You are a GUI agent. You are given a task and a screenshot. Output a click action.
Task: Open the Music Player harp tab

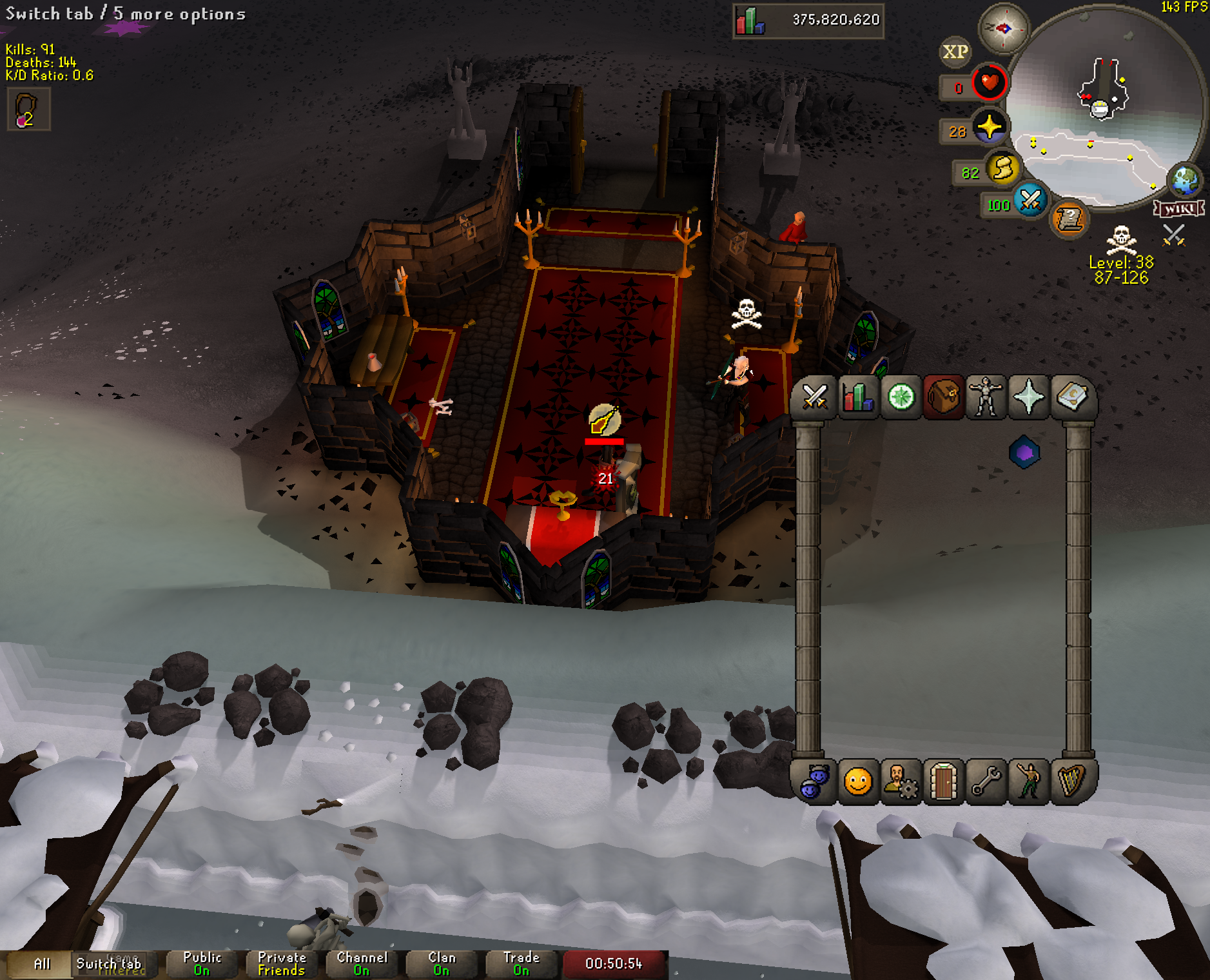click(x=1071, y=782)
